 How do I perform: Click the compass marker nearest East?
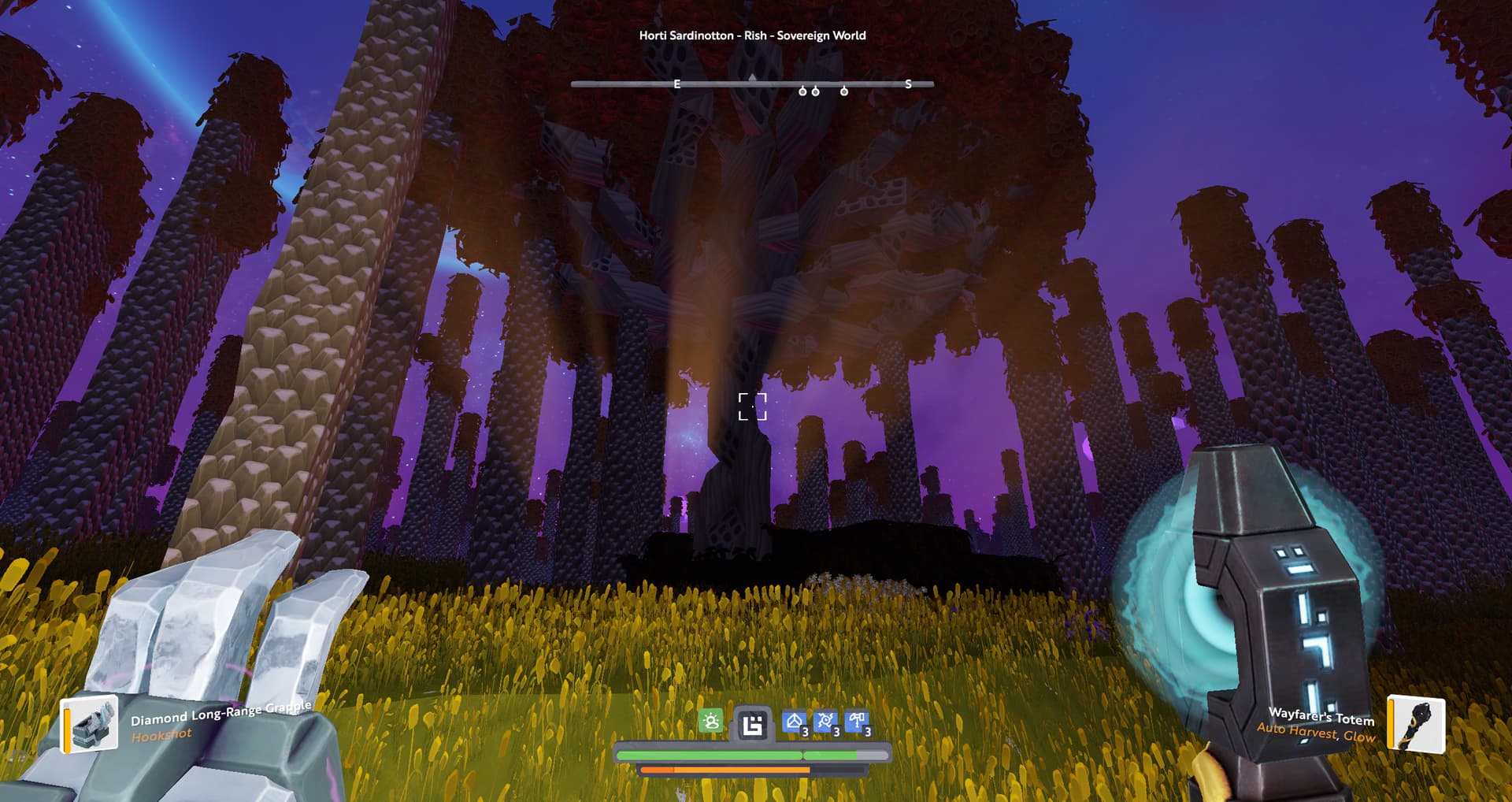[x=802, y=91]
